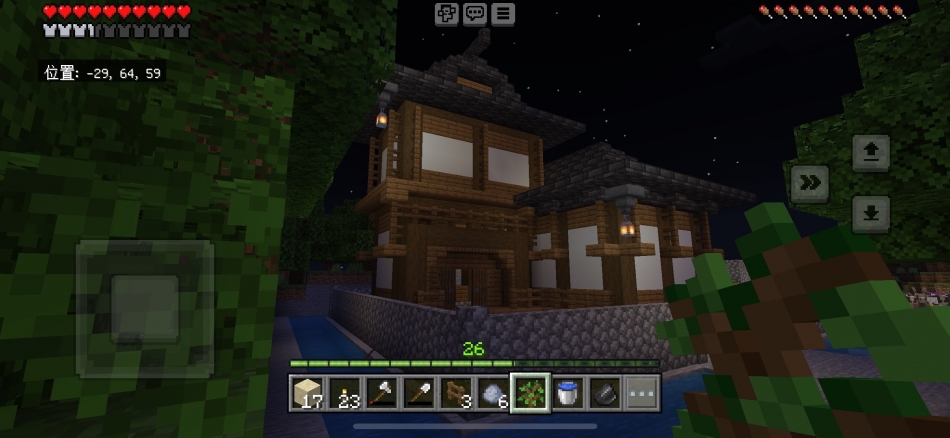This screenshot has width=950, height=438.
Task: Select the sand block stack in the hotbar
Action: [x=307, y=393]
